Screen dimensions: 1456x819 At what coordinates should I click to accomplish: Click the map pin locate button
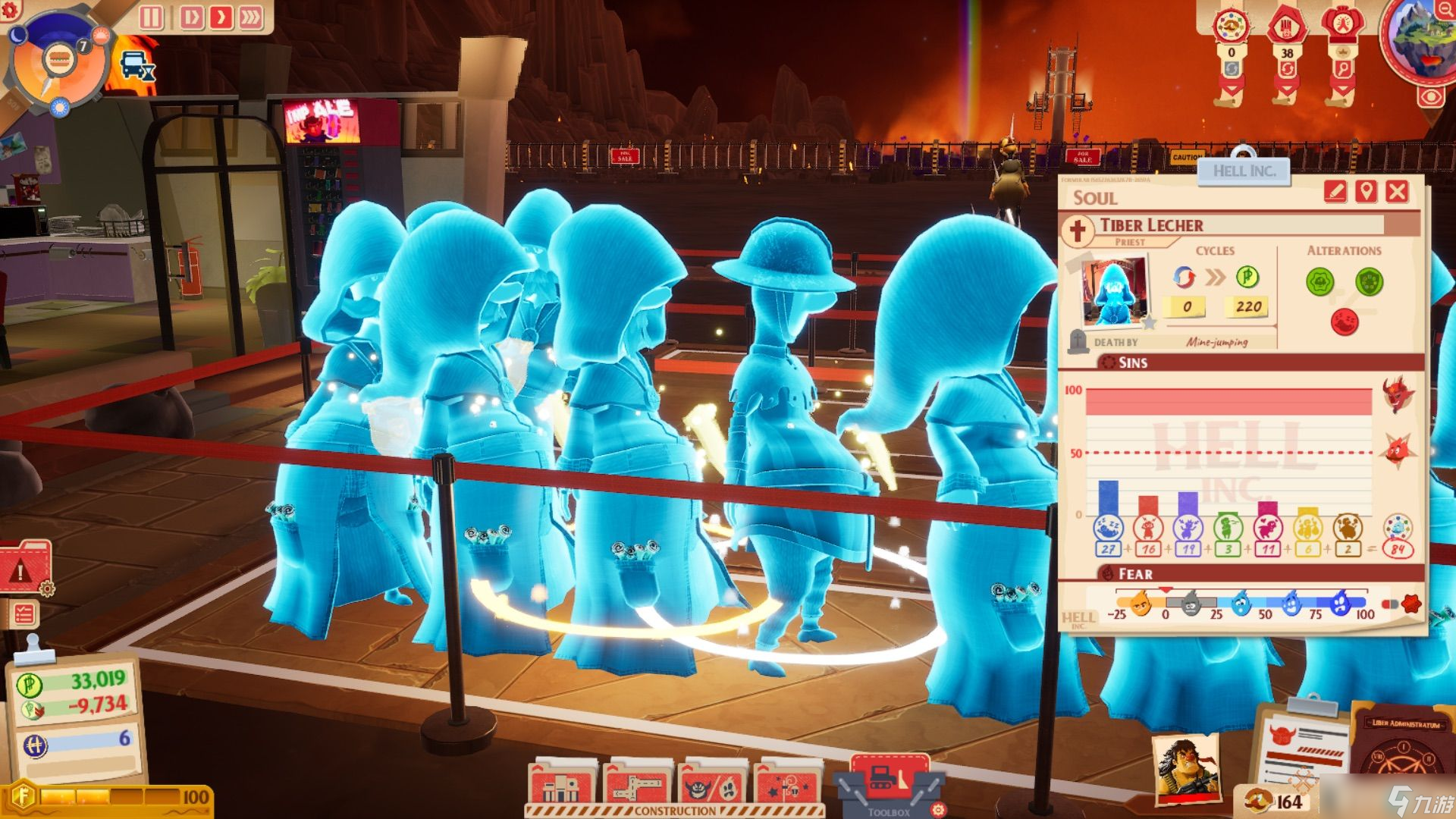[1366, 191]
